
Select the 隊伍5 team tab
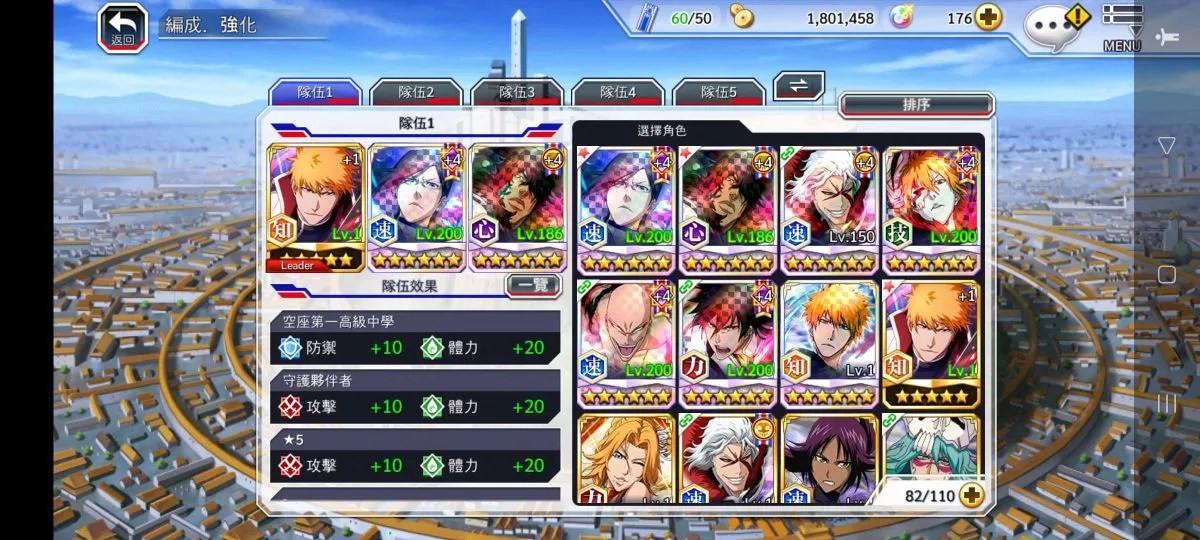coord(719,92)
